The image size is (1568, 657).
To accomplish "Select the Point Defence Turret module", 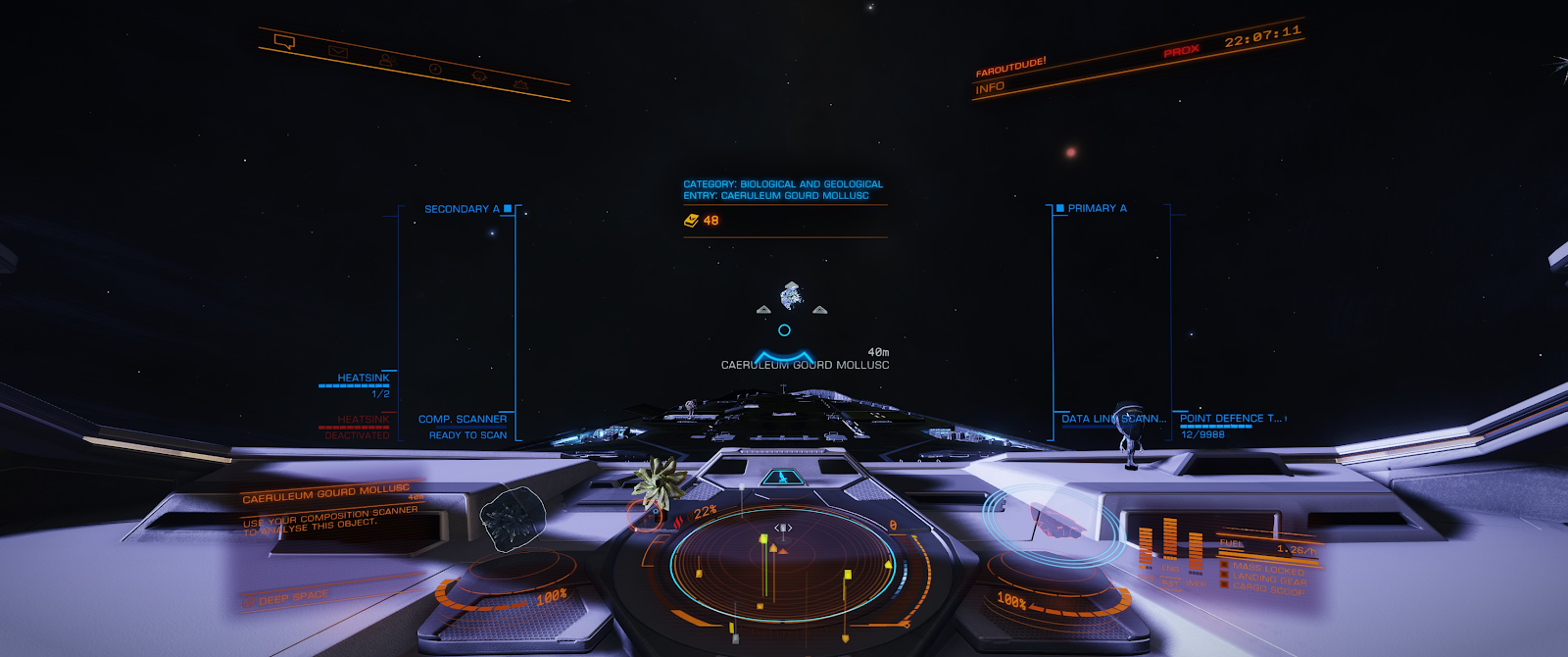I will point(1231,419).
